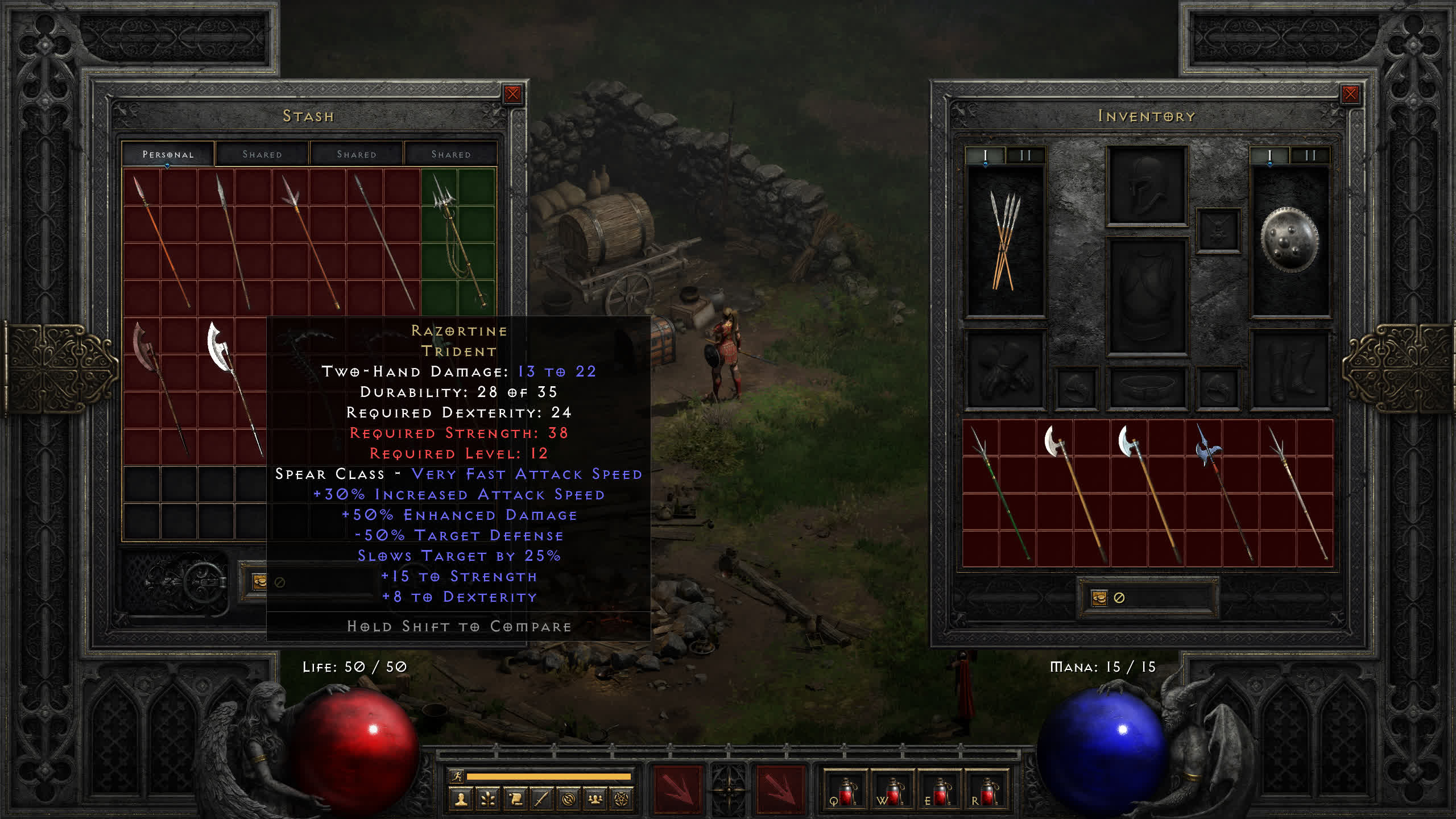This screenshot has height=819, width=1456.
Task: Toggle the run/walk running figure button
Action: pos(457,776)
